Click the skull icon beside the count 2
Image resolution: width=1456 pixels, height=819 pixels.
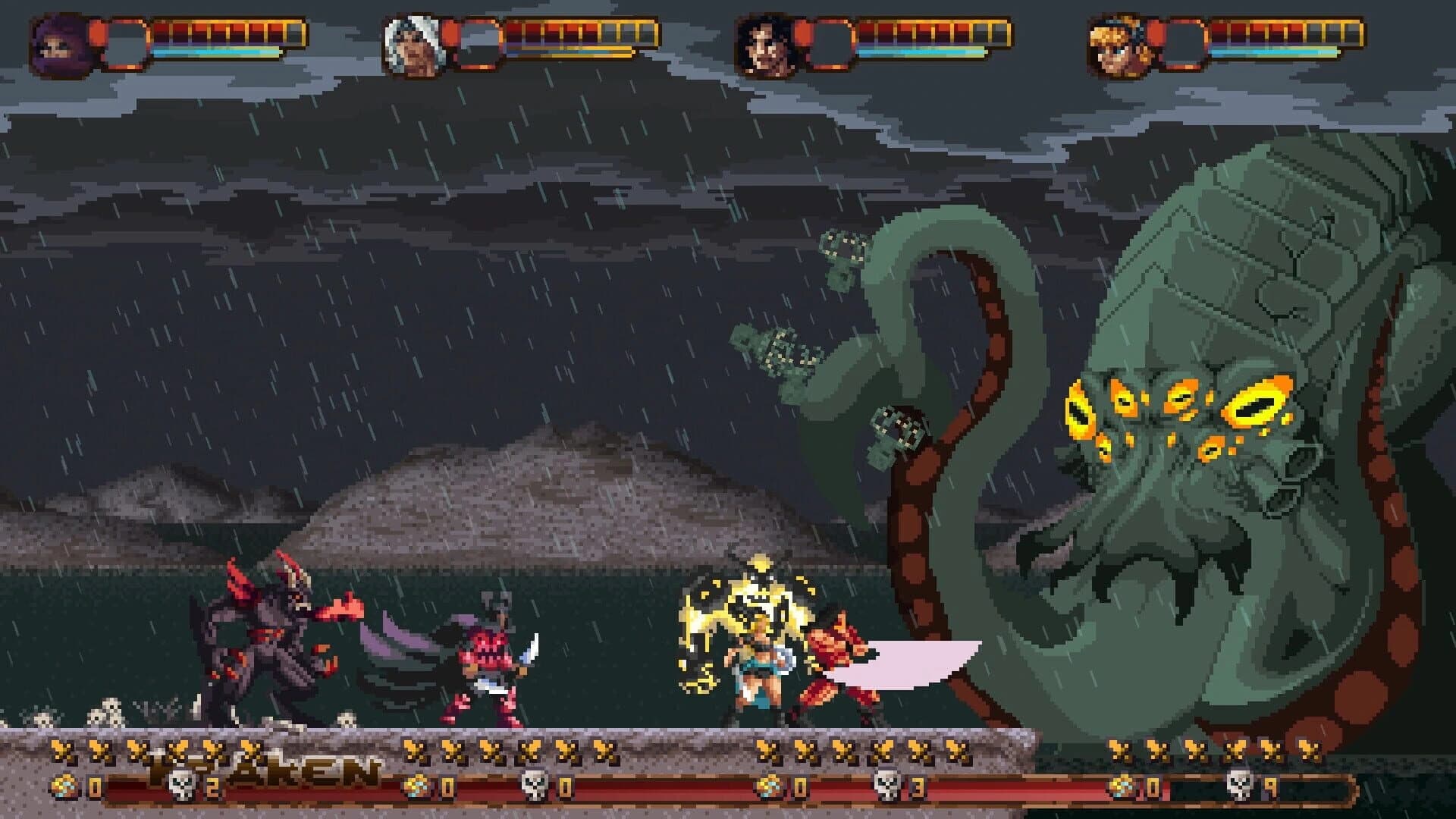pos(182,785)
